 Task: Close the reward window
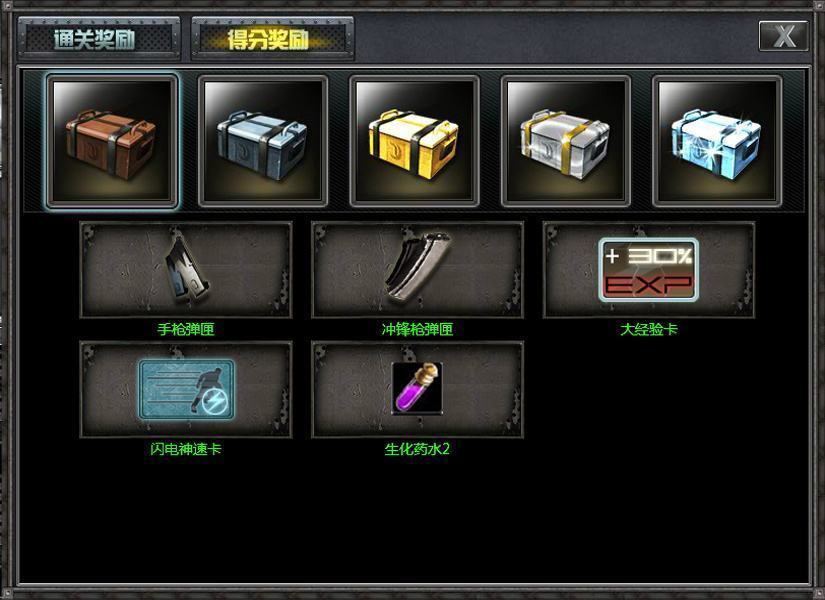coord(783,36)
